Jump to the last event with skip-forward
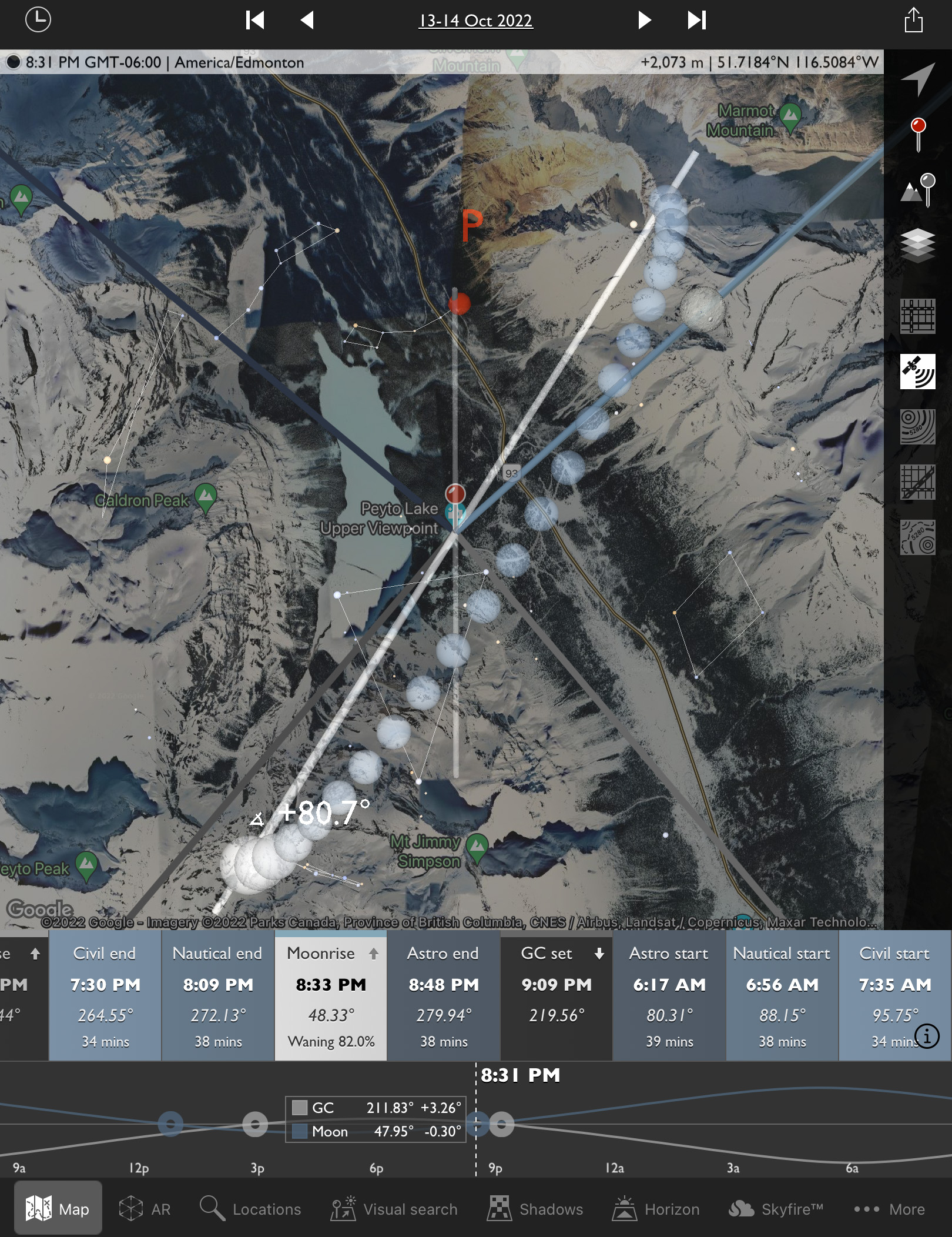Screen dimensions: 952x1237 click(696, 20)
